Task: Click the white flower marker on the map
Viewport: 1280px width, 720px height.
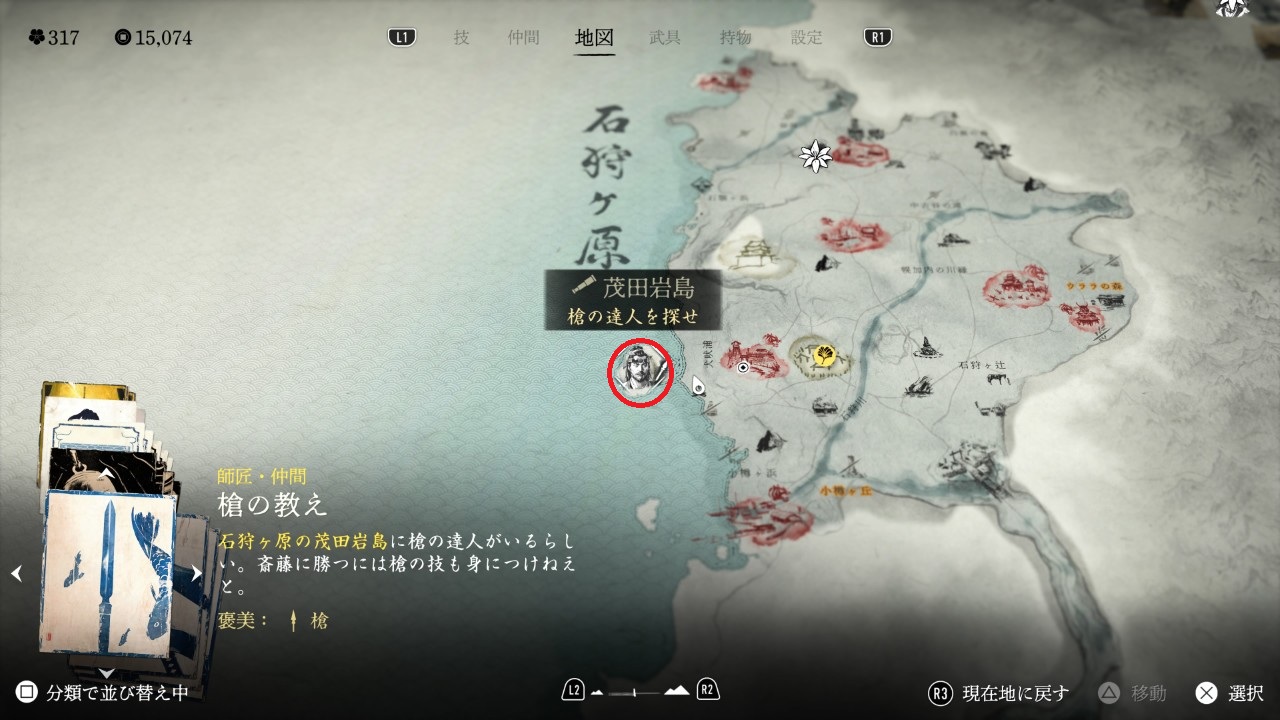Action: (816, 155)
